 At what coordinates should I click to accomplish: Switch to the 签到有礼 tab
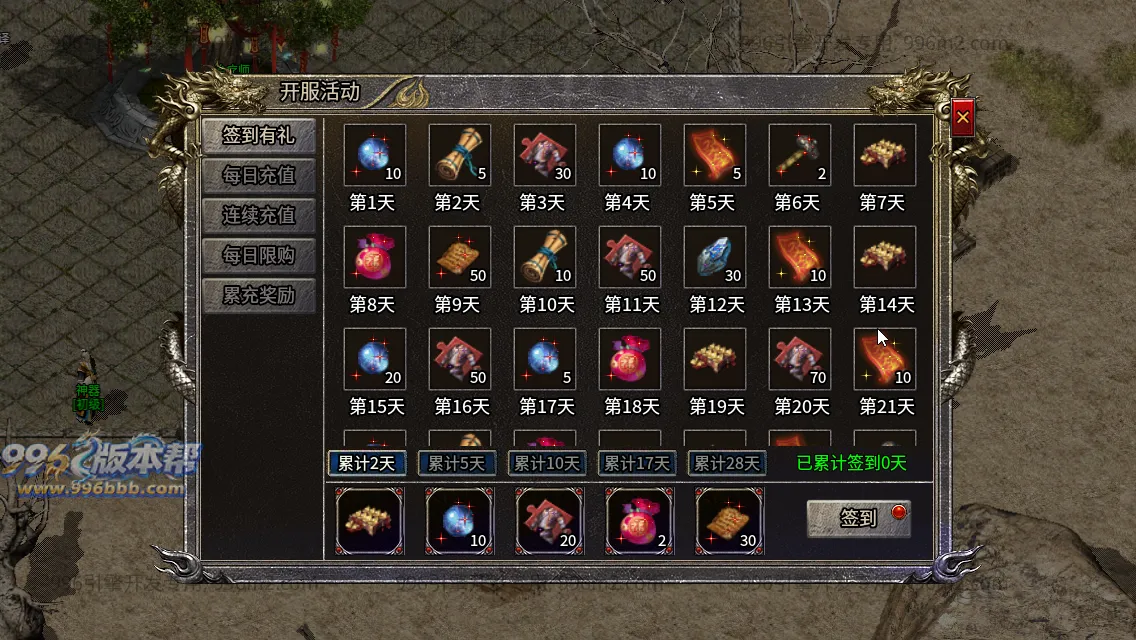tap(259, 136)
